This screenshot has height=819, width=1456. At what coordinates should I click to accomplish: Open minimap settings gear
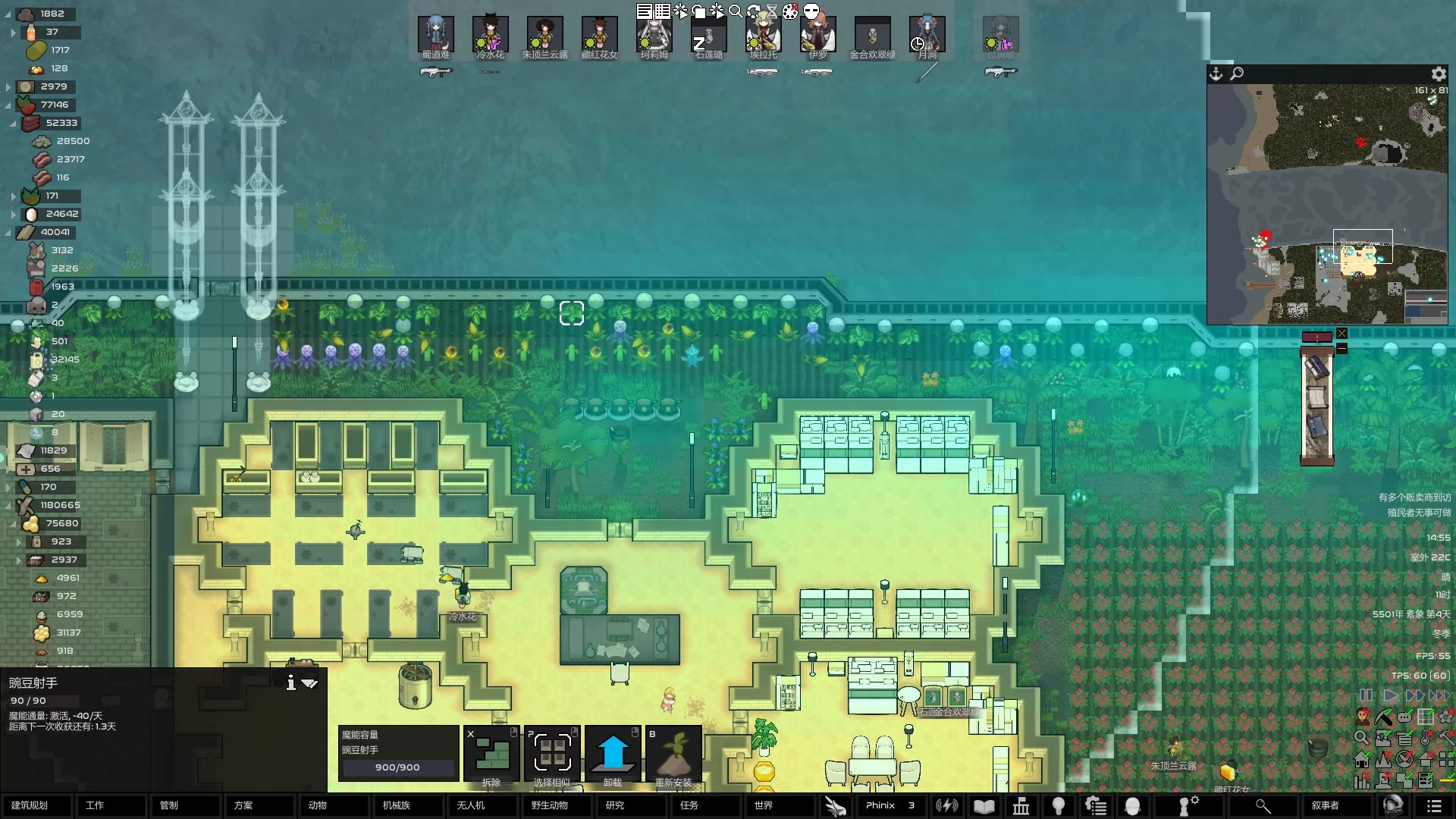click(x=1439, y=74)
